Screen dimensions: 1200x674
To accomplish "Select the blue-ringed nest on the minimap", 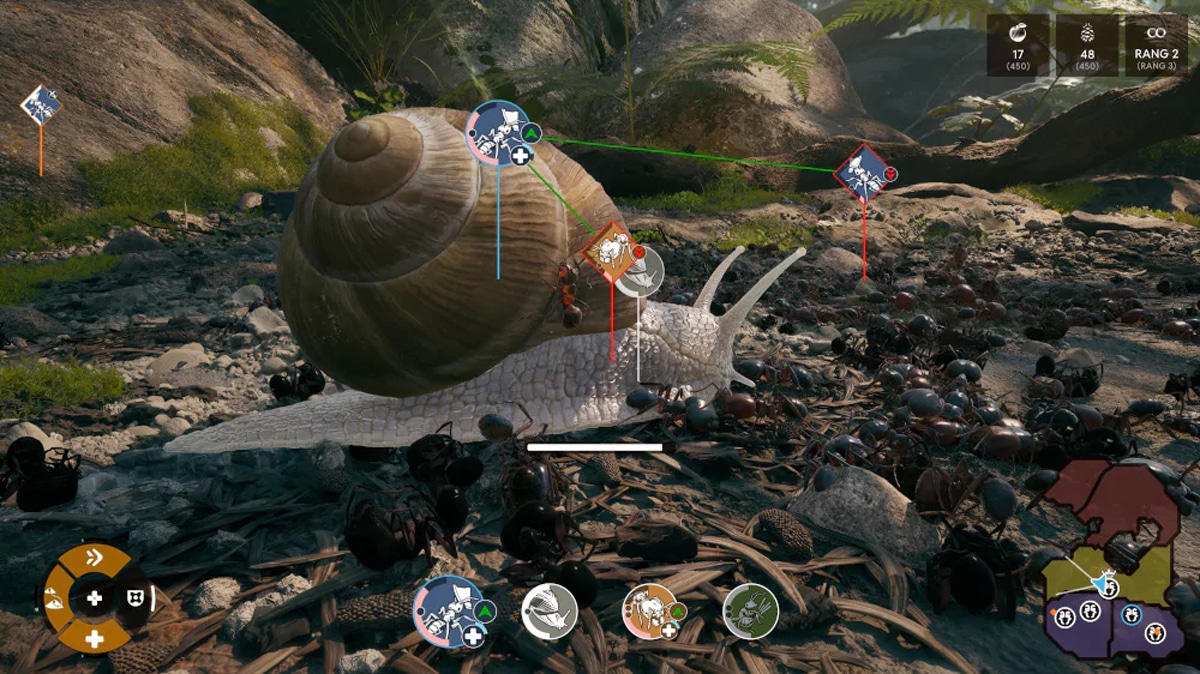I will (x=1131, y=614).
